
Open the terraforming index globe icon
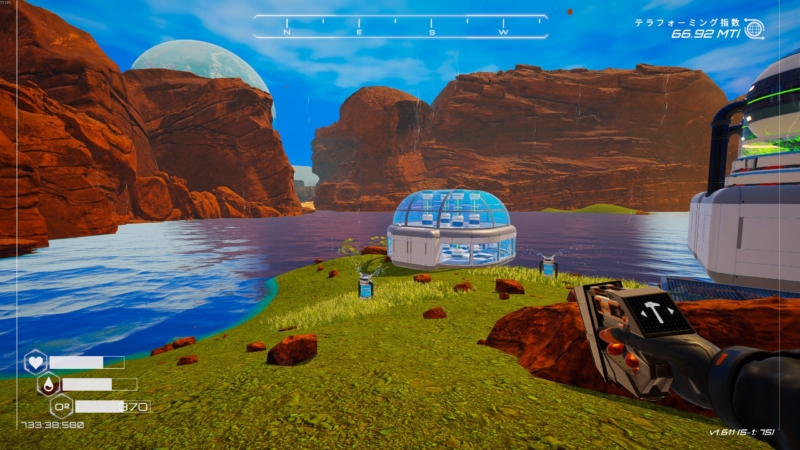click(753, 30)
